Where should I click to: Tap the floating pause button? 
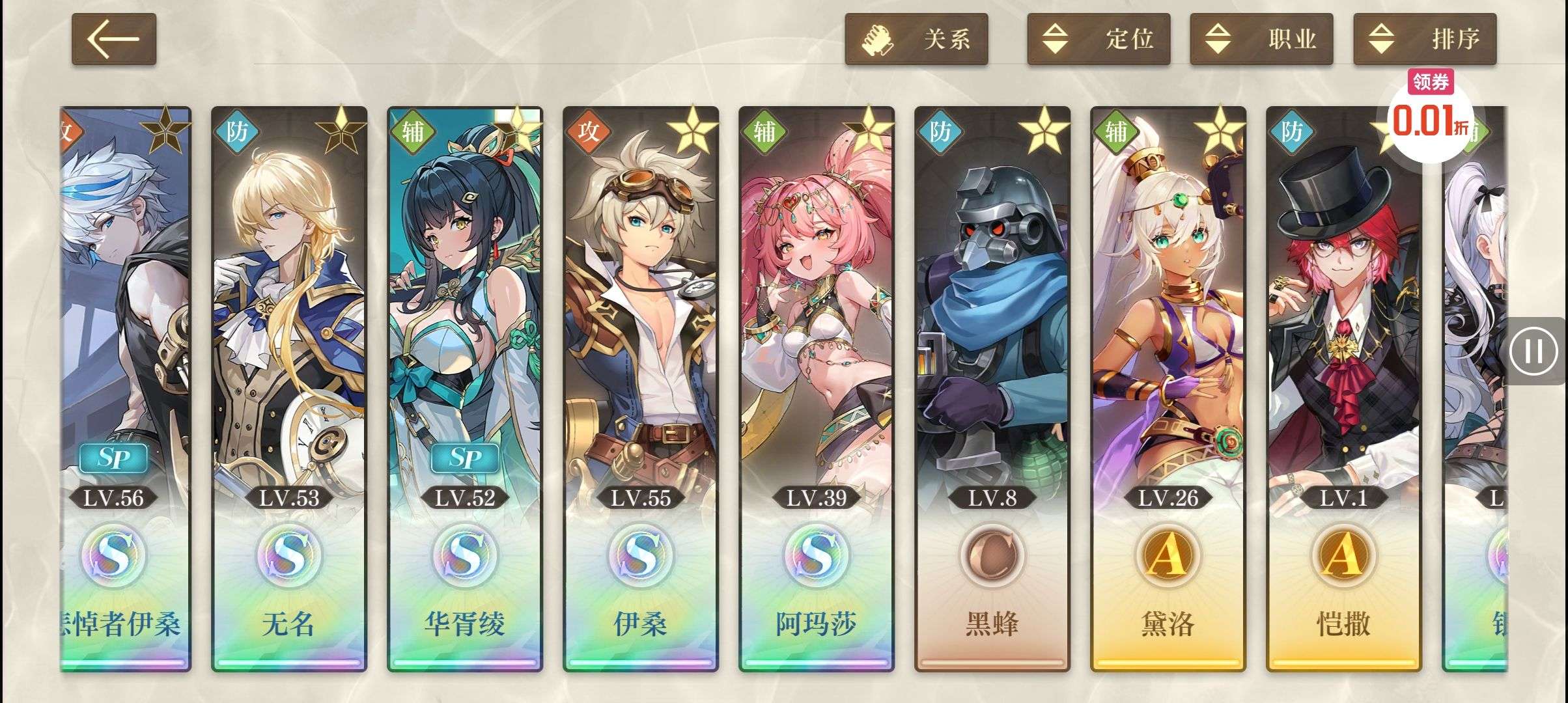(1533, 351)
